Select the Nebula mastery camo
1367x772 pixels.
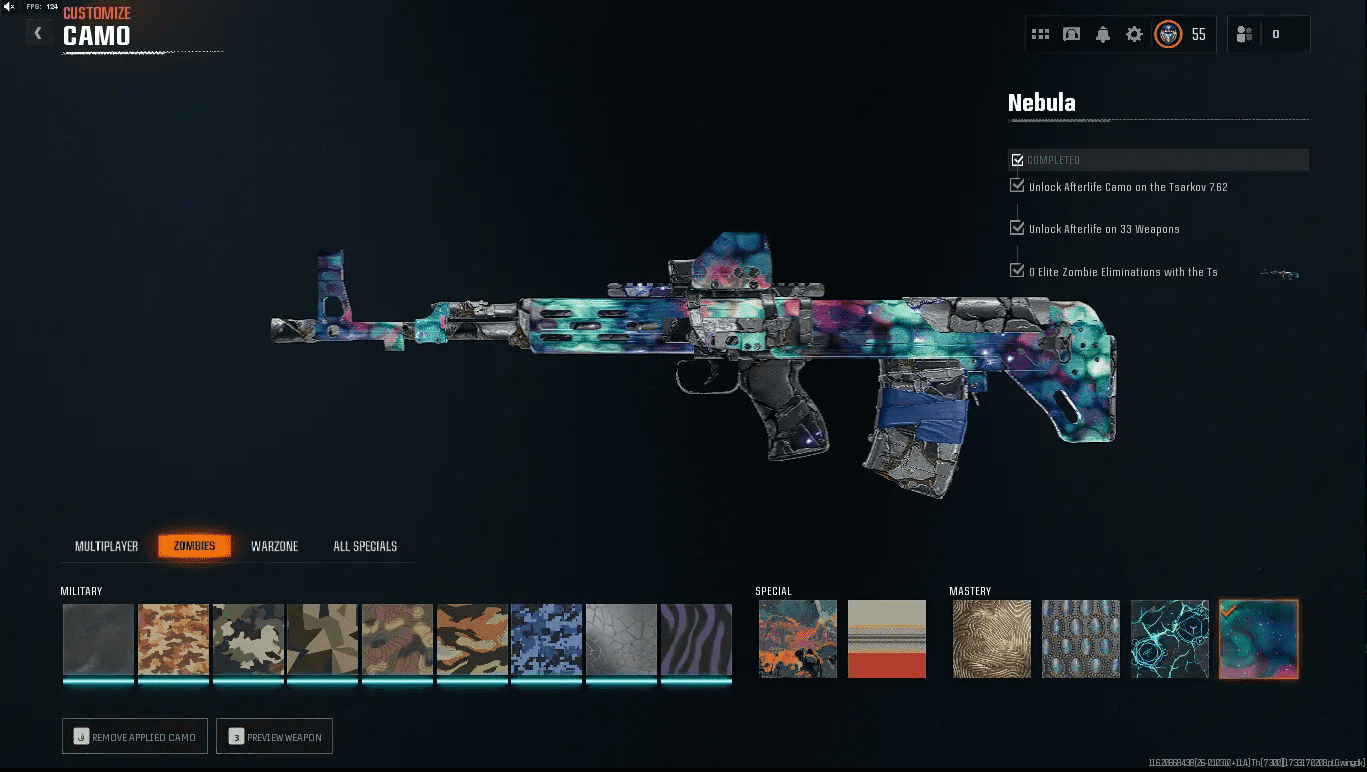(x=1258, y=639)
